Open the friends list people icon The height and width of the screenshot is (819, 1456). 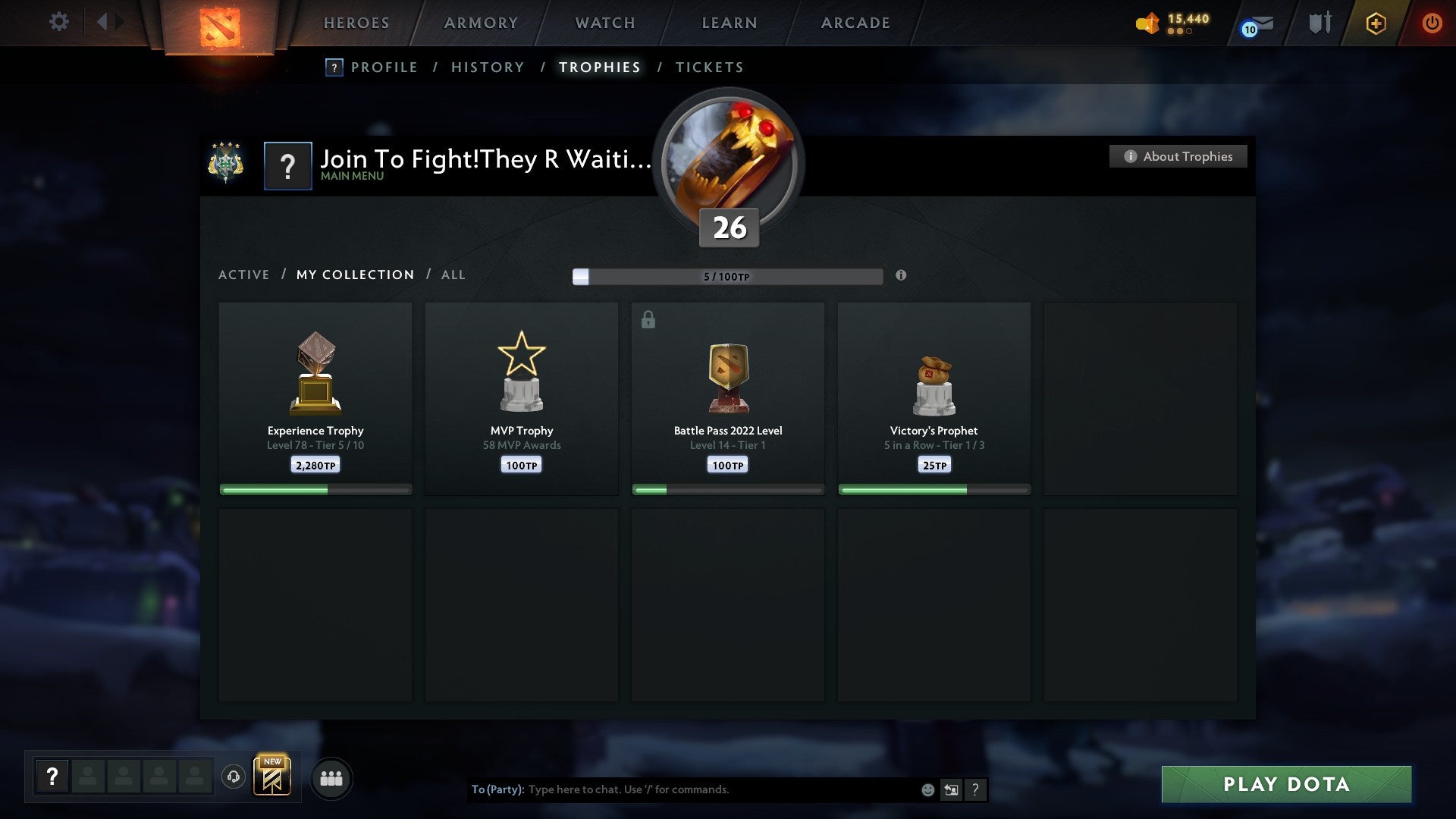[331, 778]
